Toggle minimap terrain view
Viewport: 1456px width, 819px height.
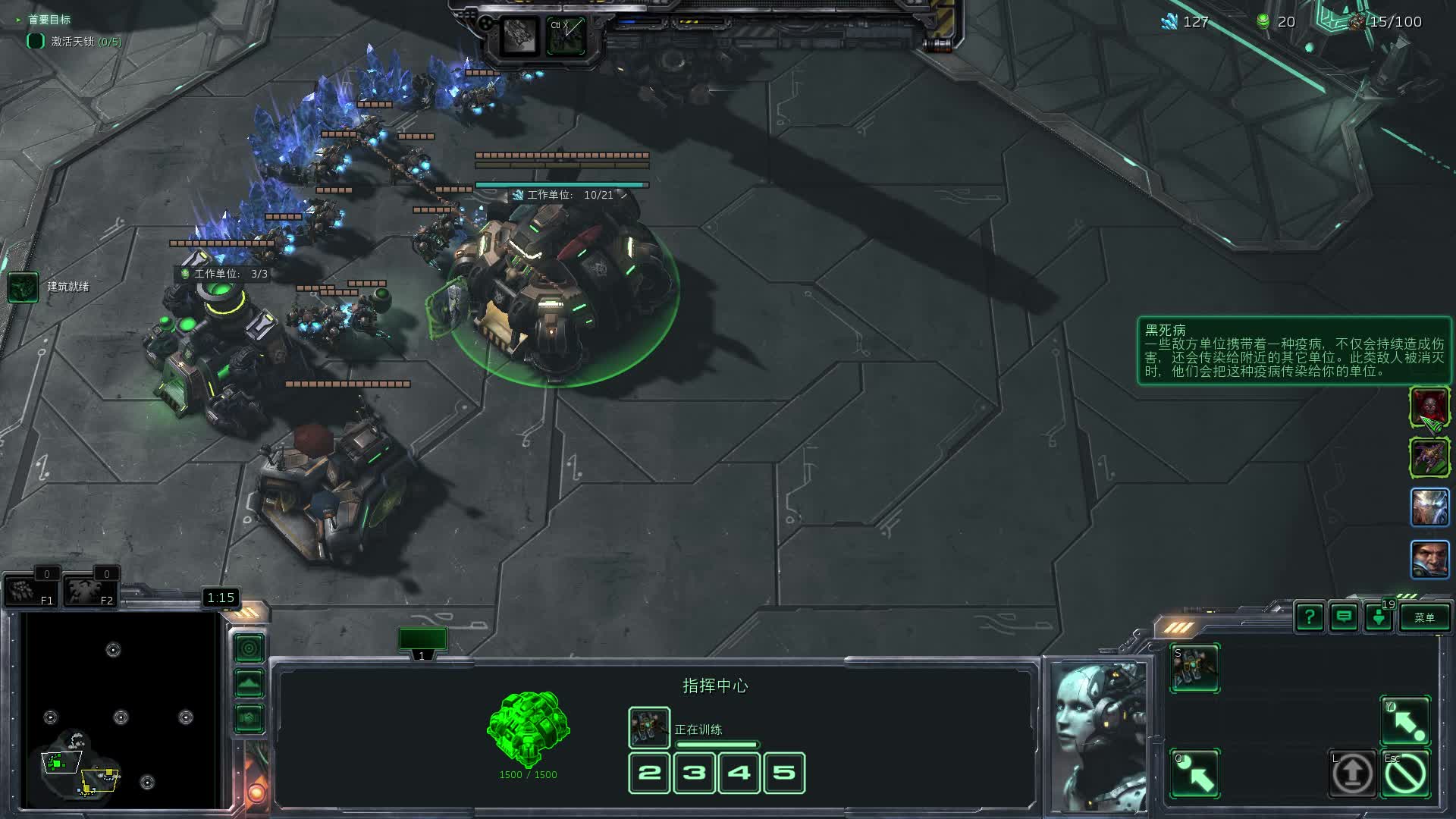[x=249, y=683]
